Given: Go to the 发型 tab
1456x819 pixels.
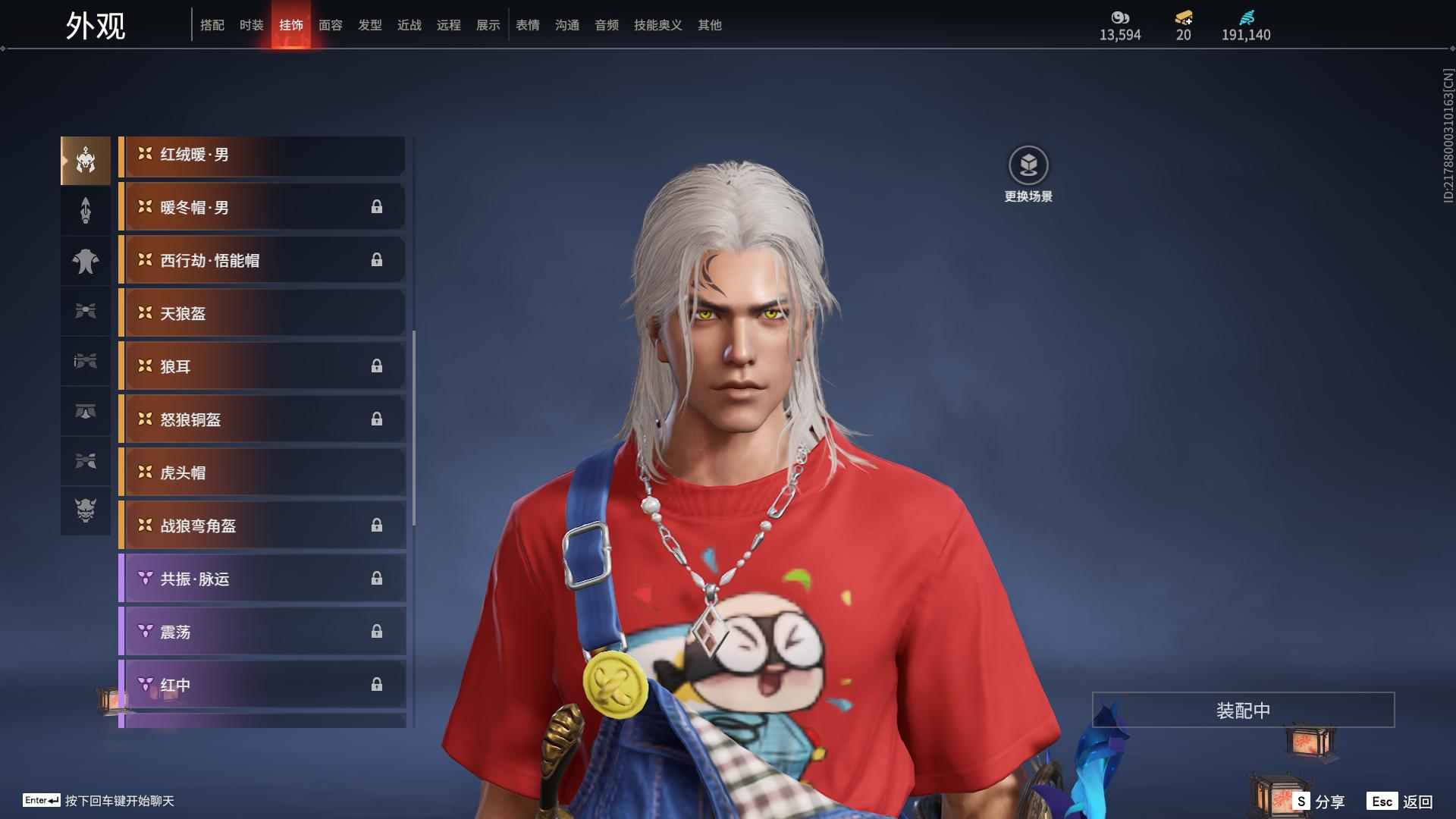Looking at the screenshot, I should pyautogui.click(x=369, y=25).
